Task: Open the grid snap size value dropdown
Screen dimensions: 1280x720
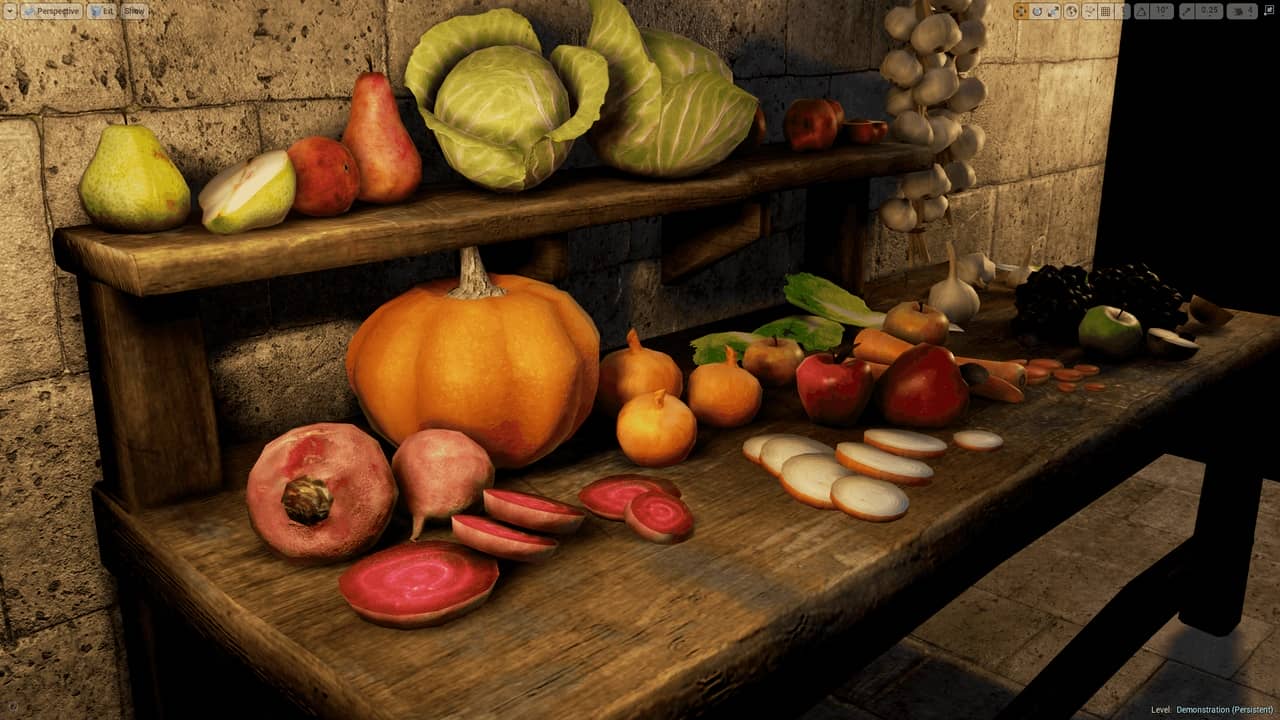Action: (1124, 10)
